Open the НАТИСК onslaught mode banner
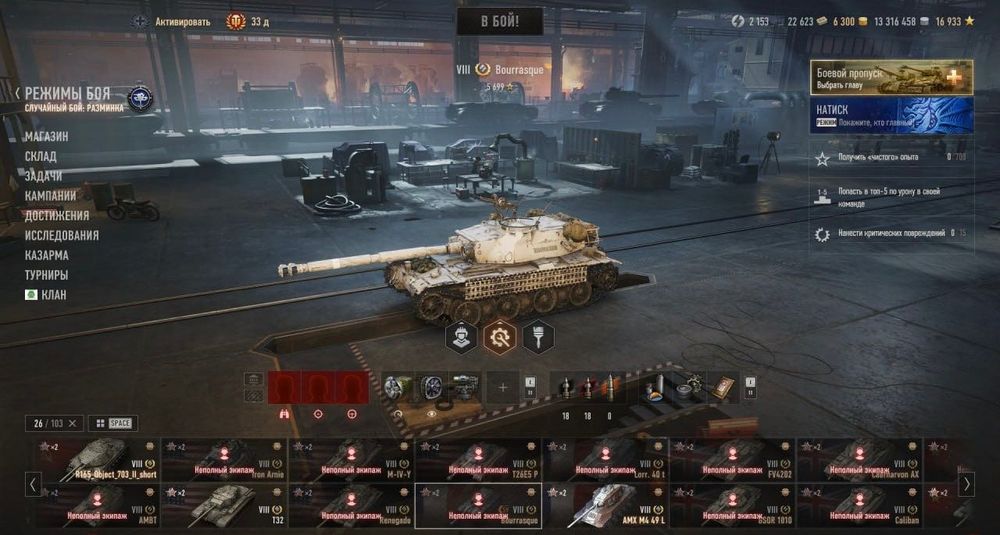The image size is (1000, 535). coord(891,115)
